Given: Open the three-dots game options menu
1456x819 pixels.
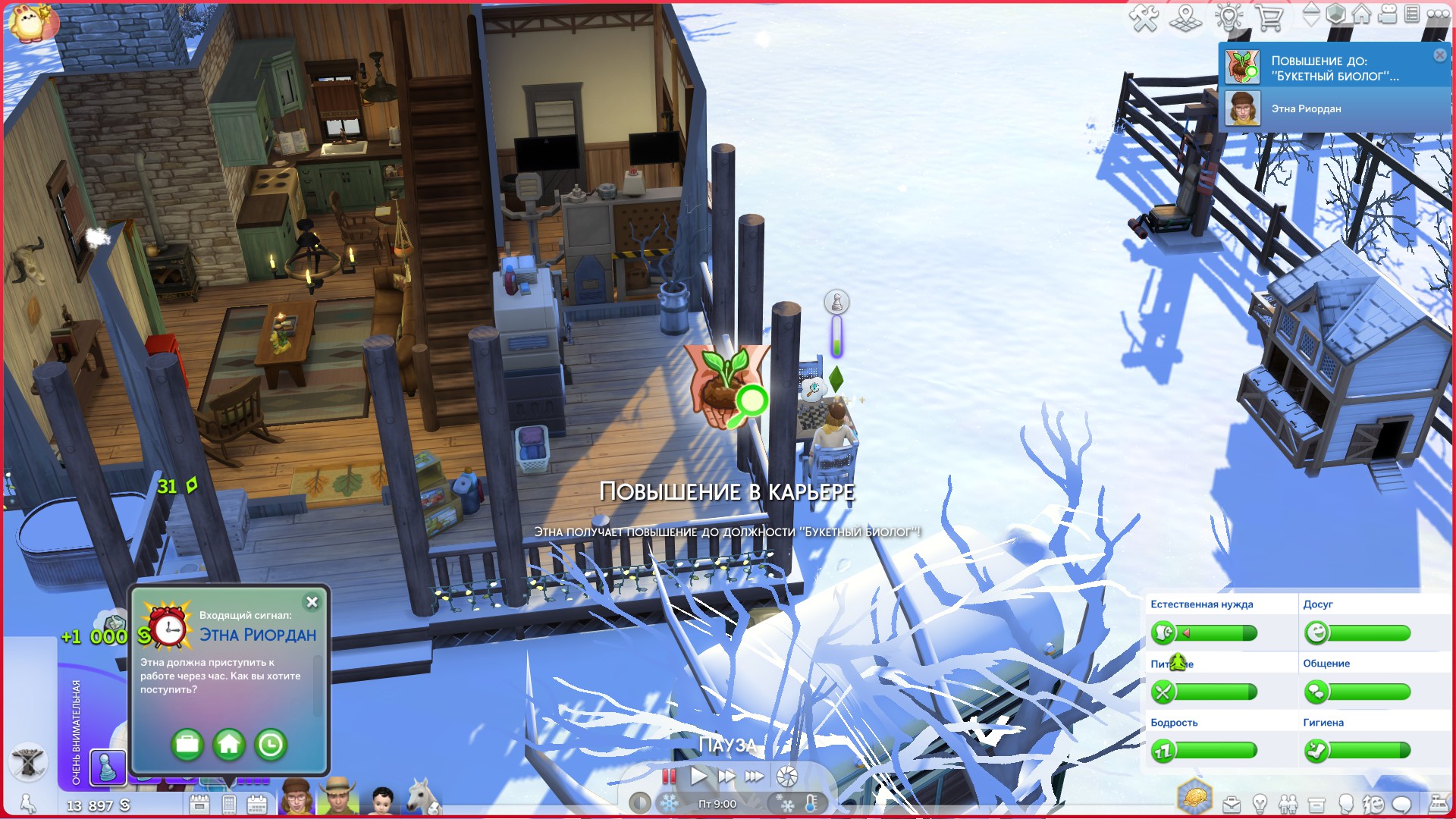Looking at the screenshot, I should point(1438,14).
